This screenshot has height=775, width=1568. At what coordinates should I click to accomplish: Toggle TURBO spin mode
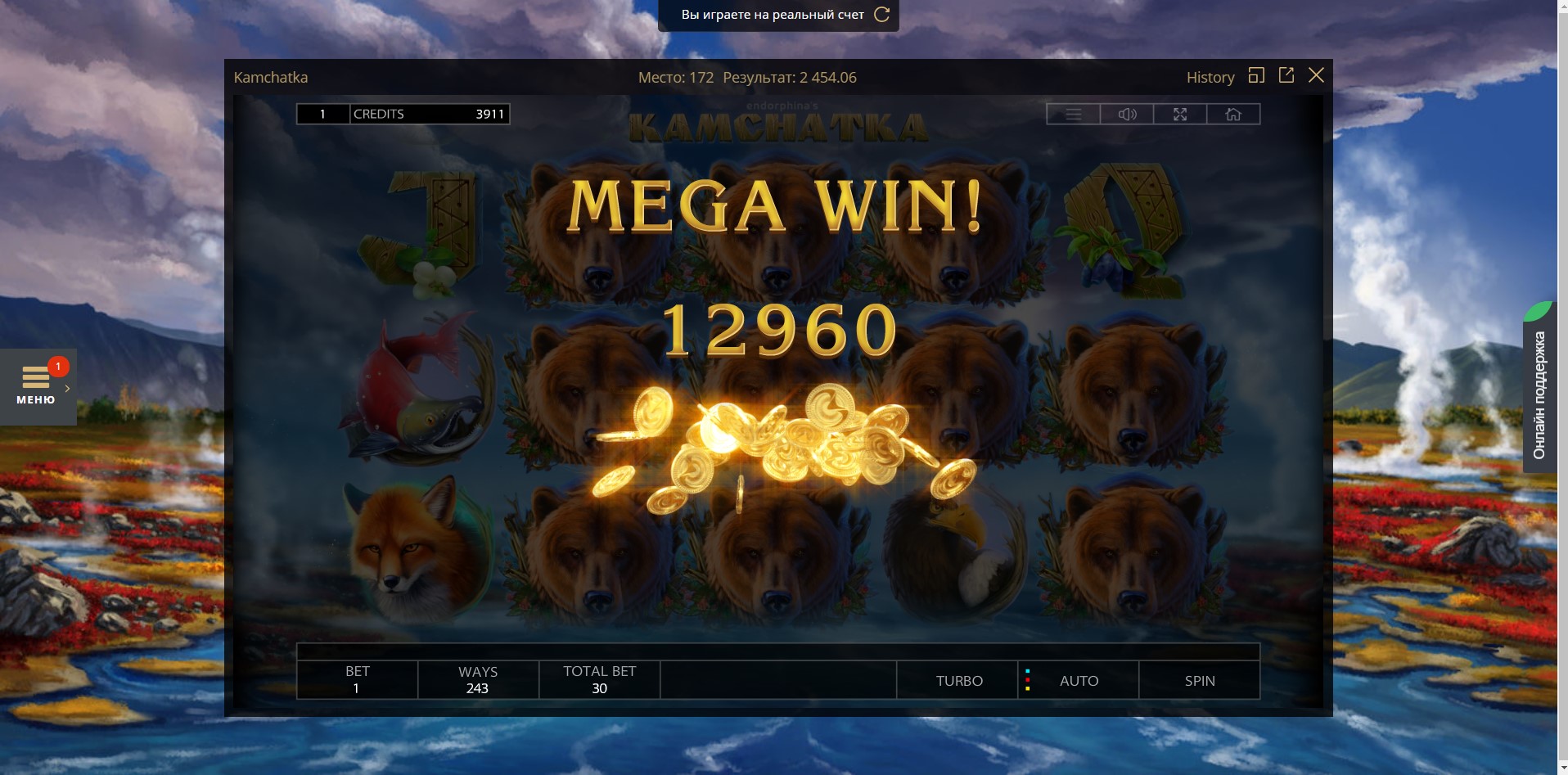point(958,680)
